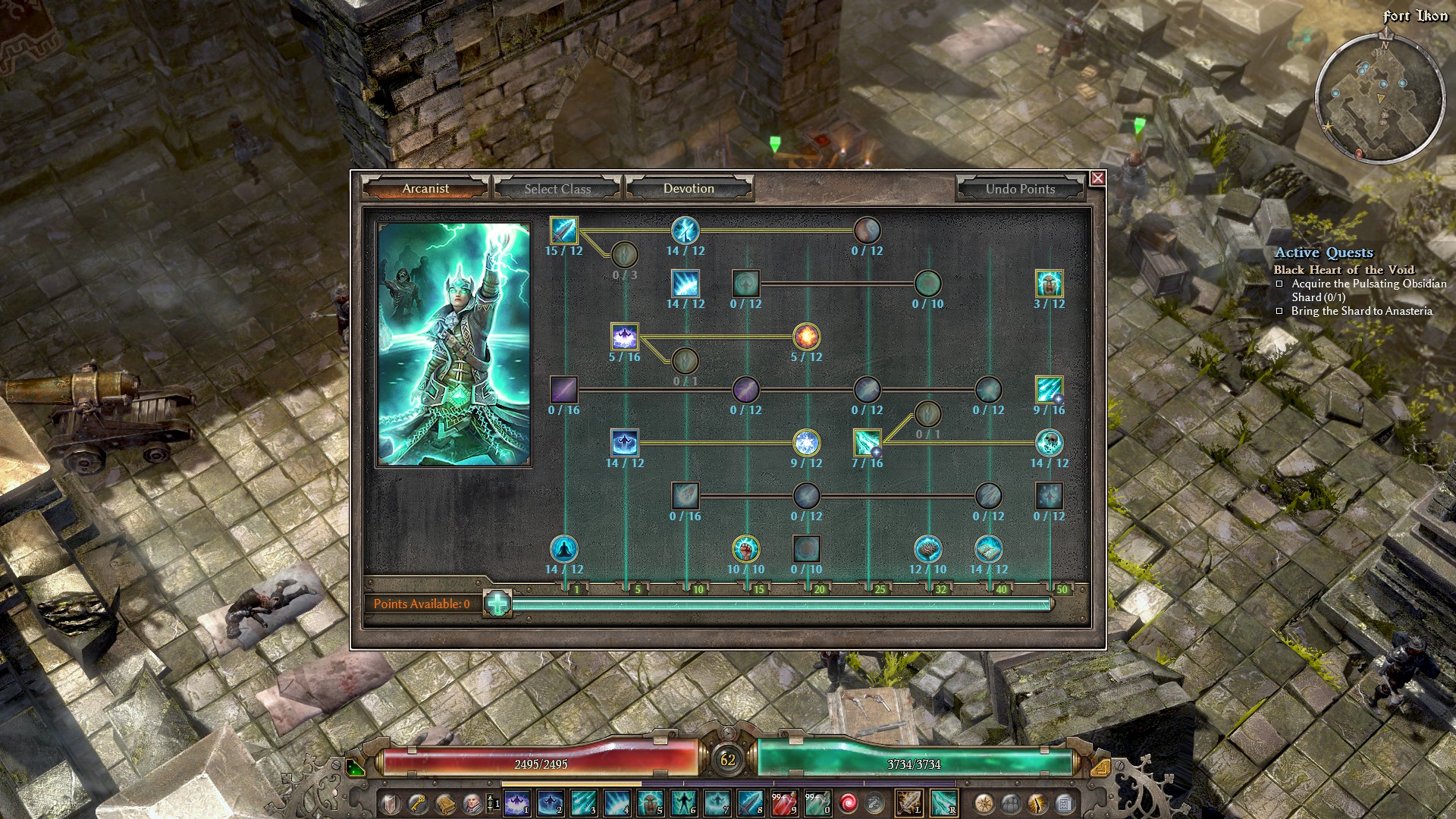Viewport: 1456px width, 819px height.
Task: Select the glowing sword skill in the tree
Action: [x=563, y=230]
